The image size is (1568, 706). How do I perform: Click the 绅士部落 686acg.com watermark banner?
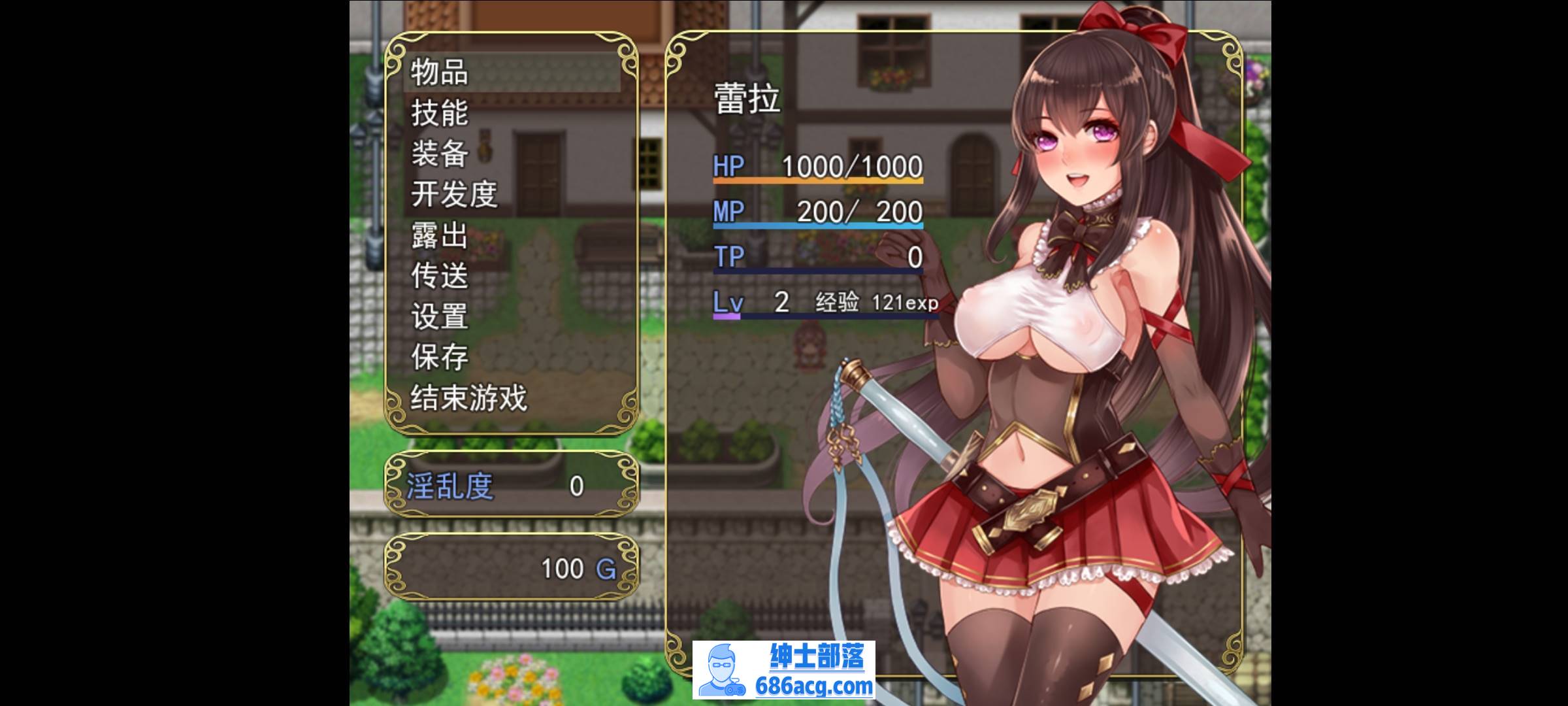coord(784,669)
